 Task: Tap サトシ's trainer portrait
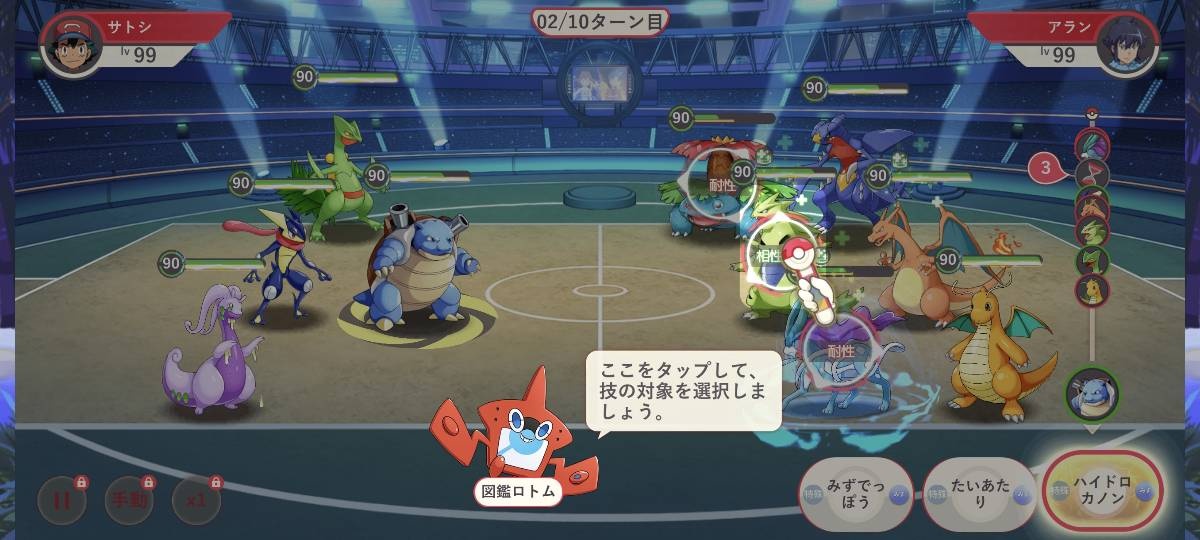click(72, 45)
